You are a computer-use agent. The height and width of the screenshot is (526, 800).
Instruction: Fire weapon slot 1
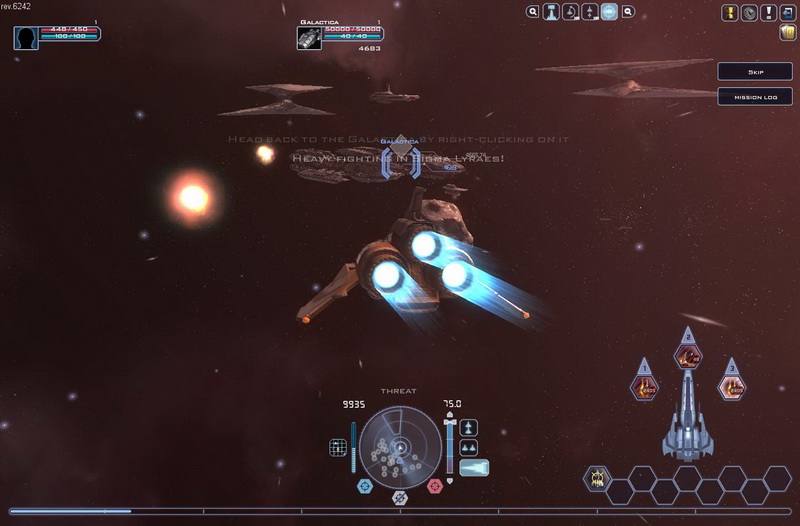pos(644,387)
